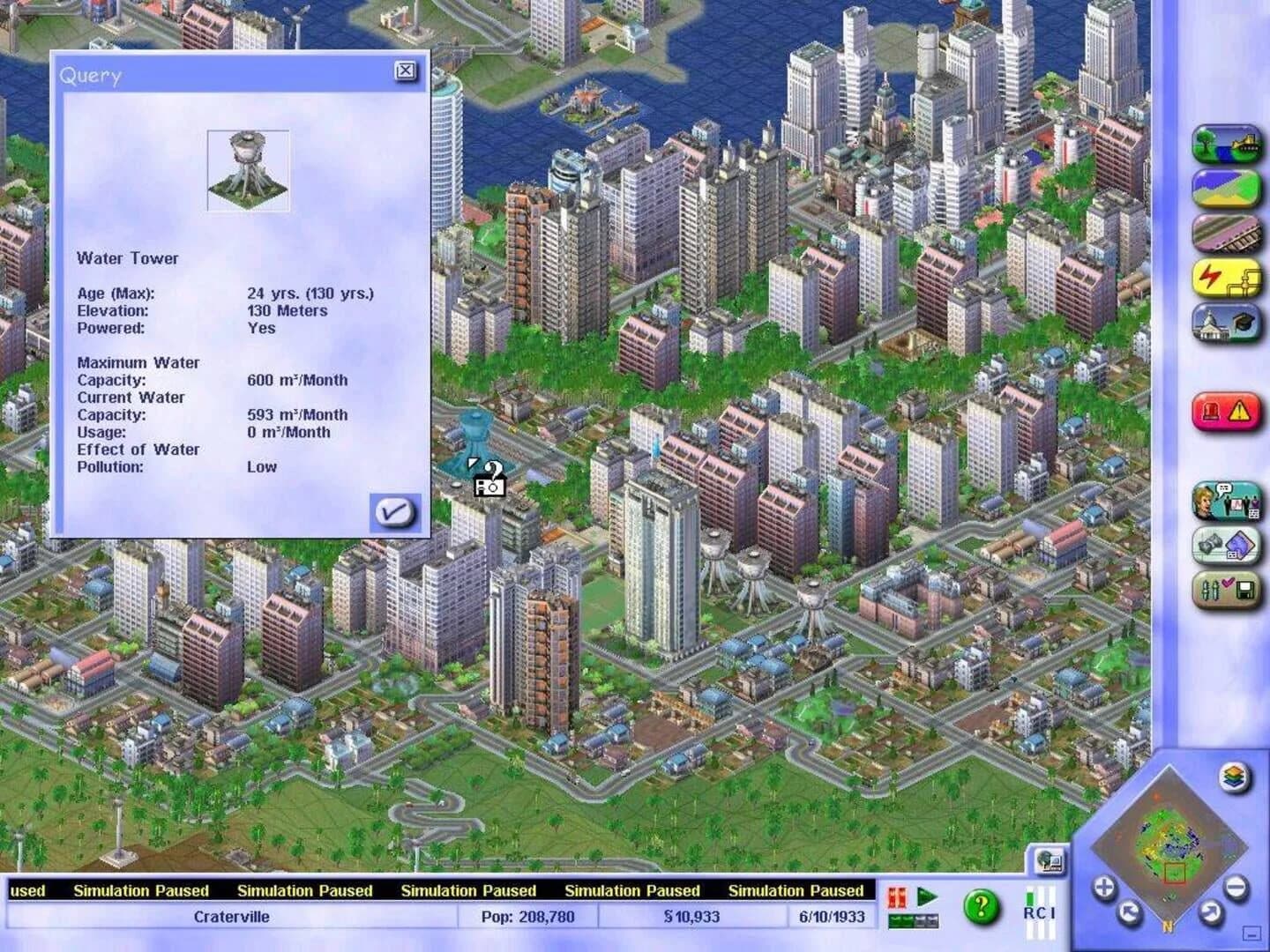This screenshot has height=952, width=1270.
Task: Resume simulation with the green play button
Action: tap(926, 897)
